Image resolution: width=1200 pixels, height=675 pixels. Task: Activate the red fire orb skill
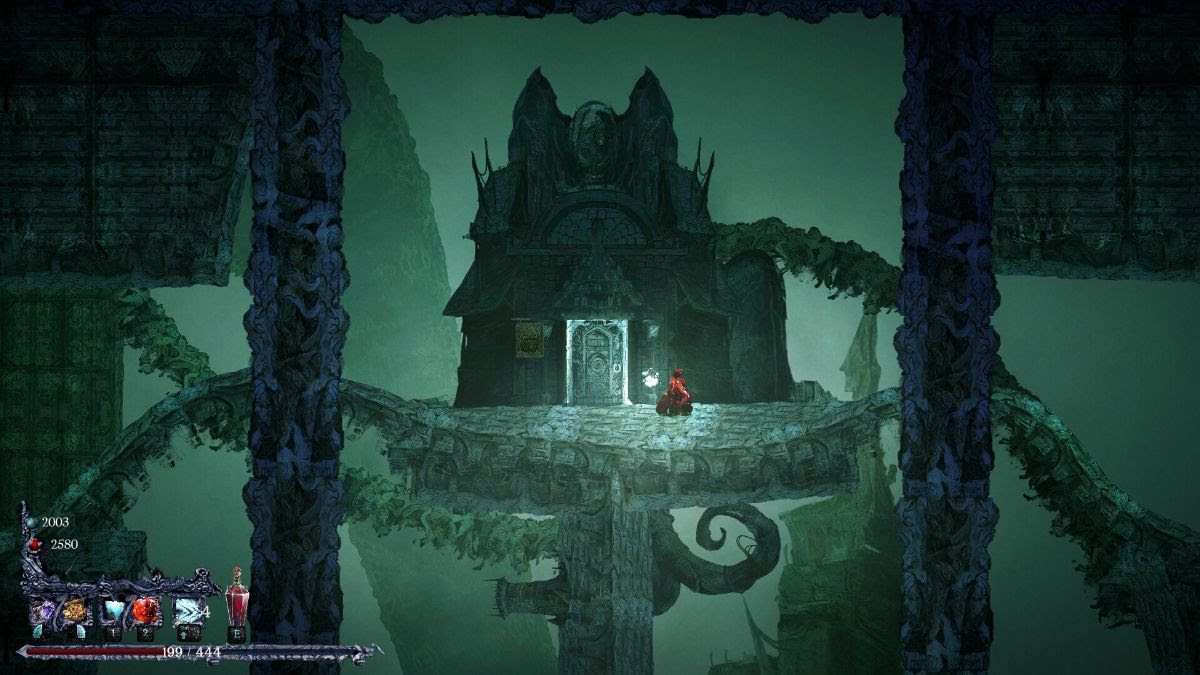pyautogui.click(x=144, y=609)
